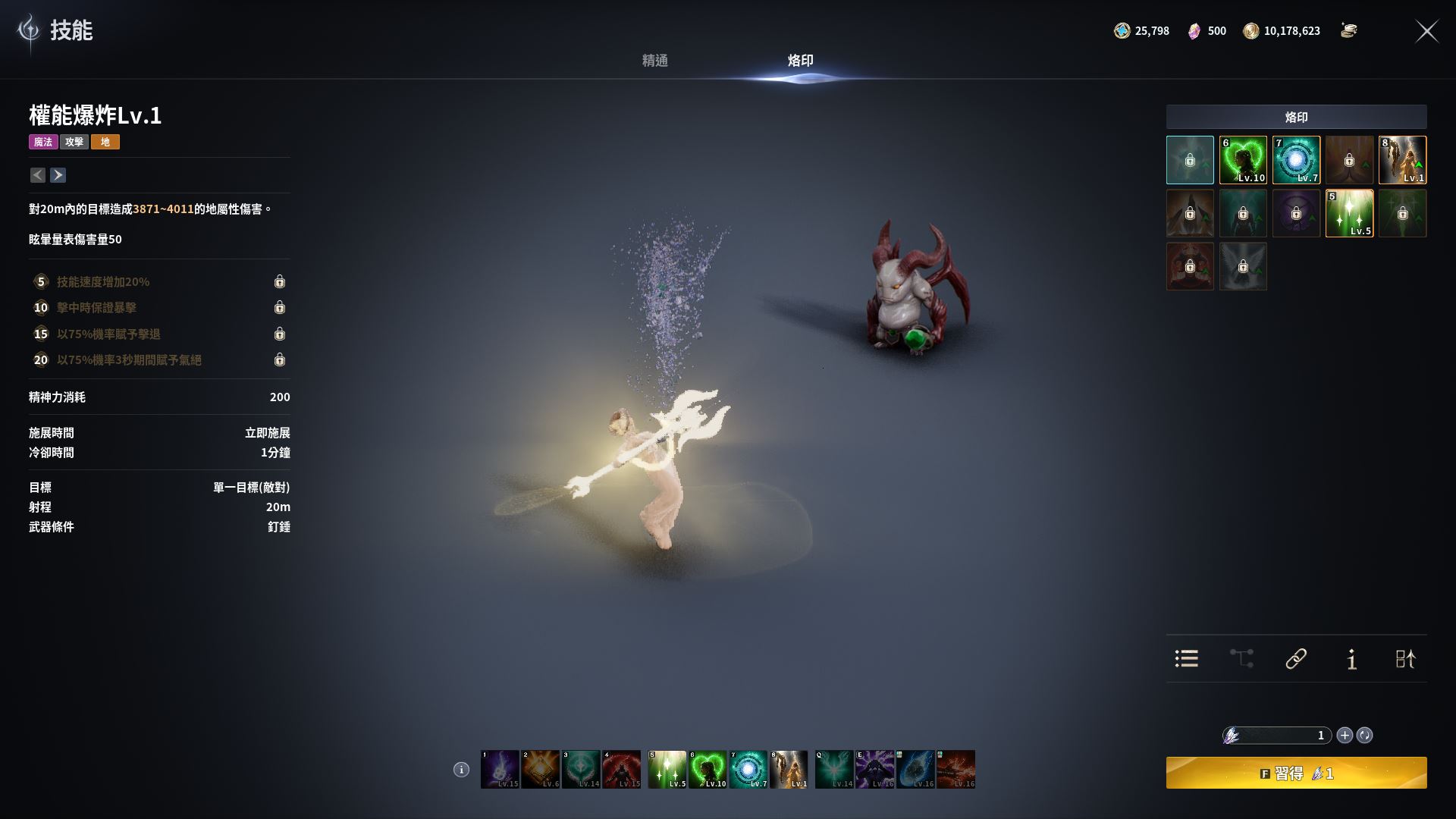Image resolution: width=1456 pixels, height=819 pixels.
Task: Close the skill window with the X
Action: point(1426,31)
